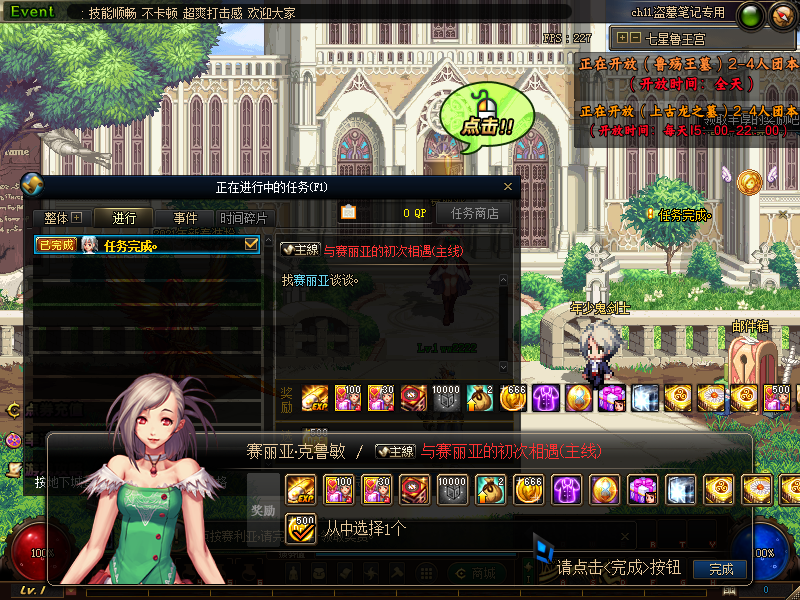Open the 任务商店 quest shop
The height and width of the screenshot is (600, 800).
(474, 213)
